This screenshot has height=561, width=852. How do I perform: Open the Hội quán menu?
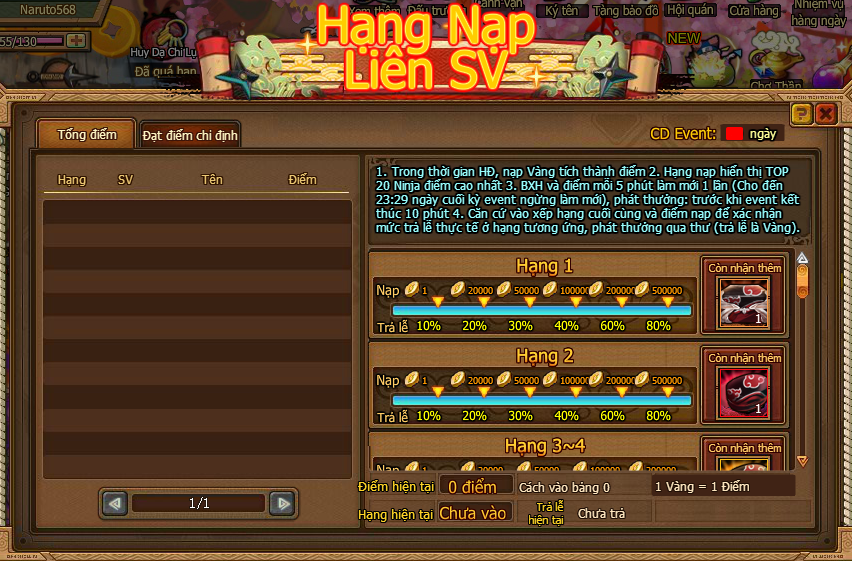(690, 11)
